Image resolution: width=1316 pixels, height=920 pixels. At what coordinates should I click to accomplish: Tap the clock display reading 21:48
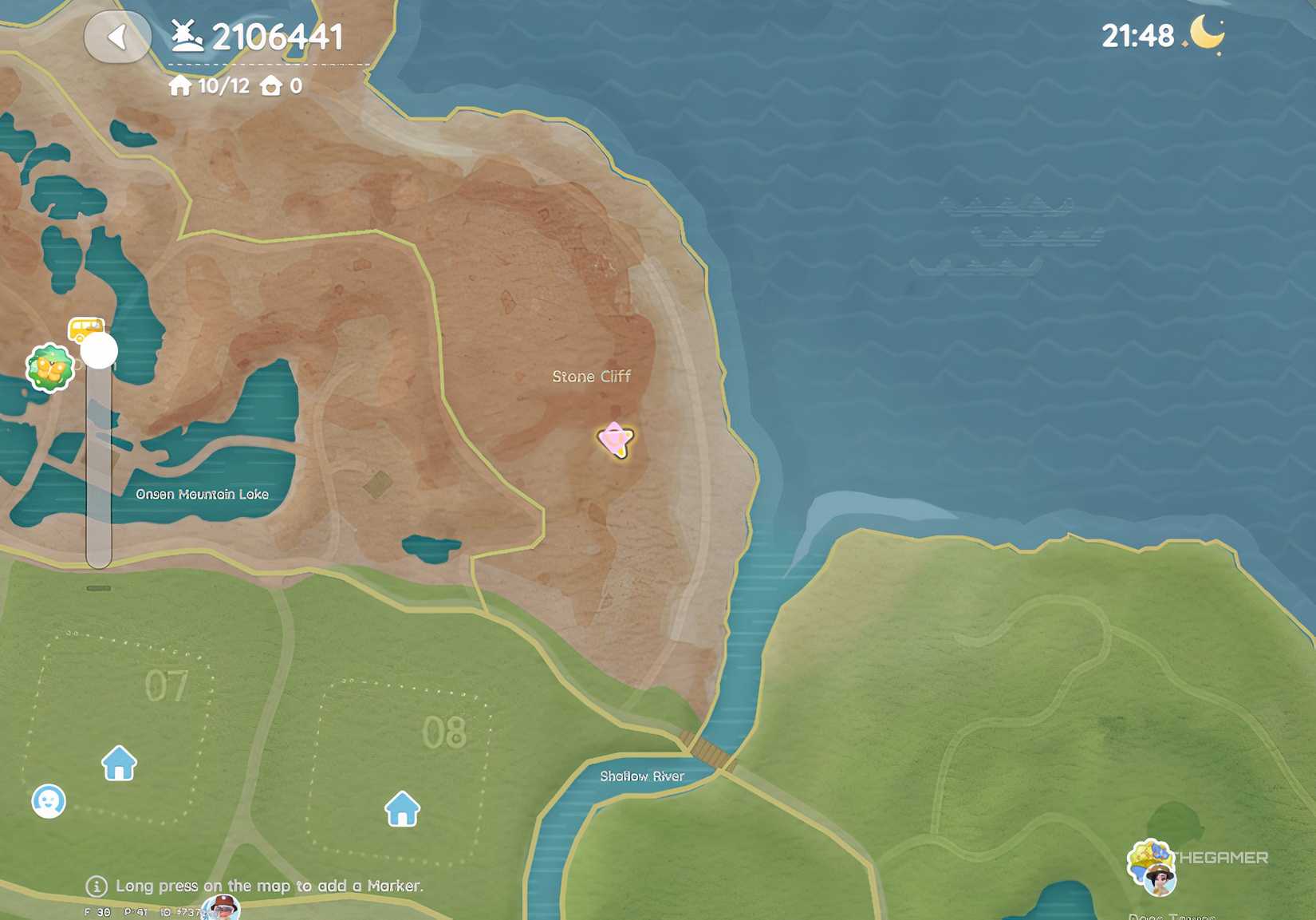point(1136,34)
